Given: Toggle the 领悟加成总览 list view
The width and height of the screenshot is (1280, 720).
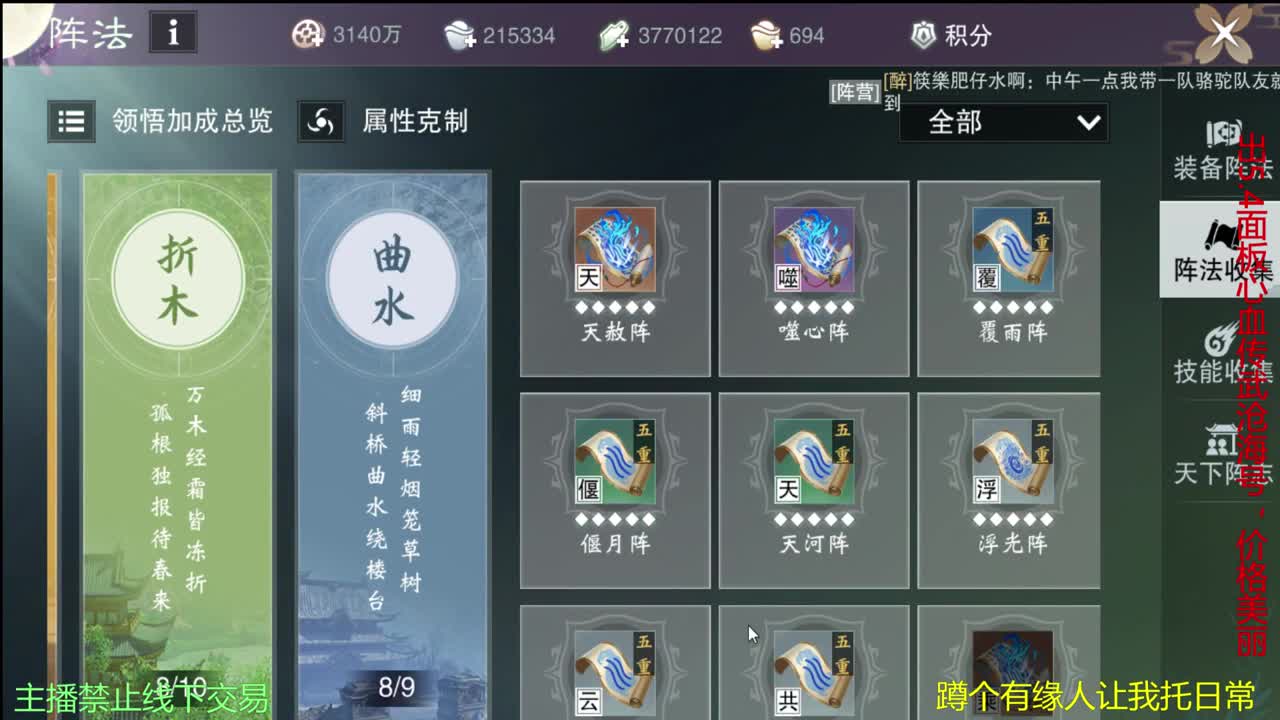Looking at the screenshot, I should pyautogui.click(x=70, y=123).
